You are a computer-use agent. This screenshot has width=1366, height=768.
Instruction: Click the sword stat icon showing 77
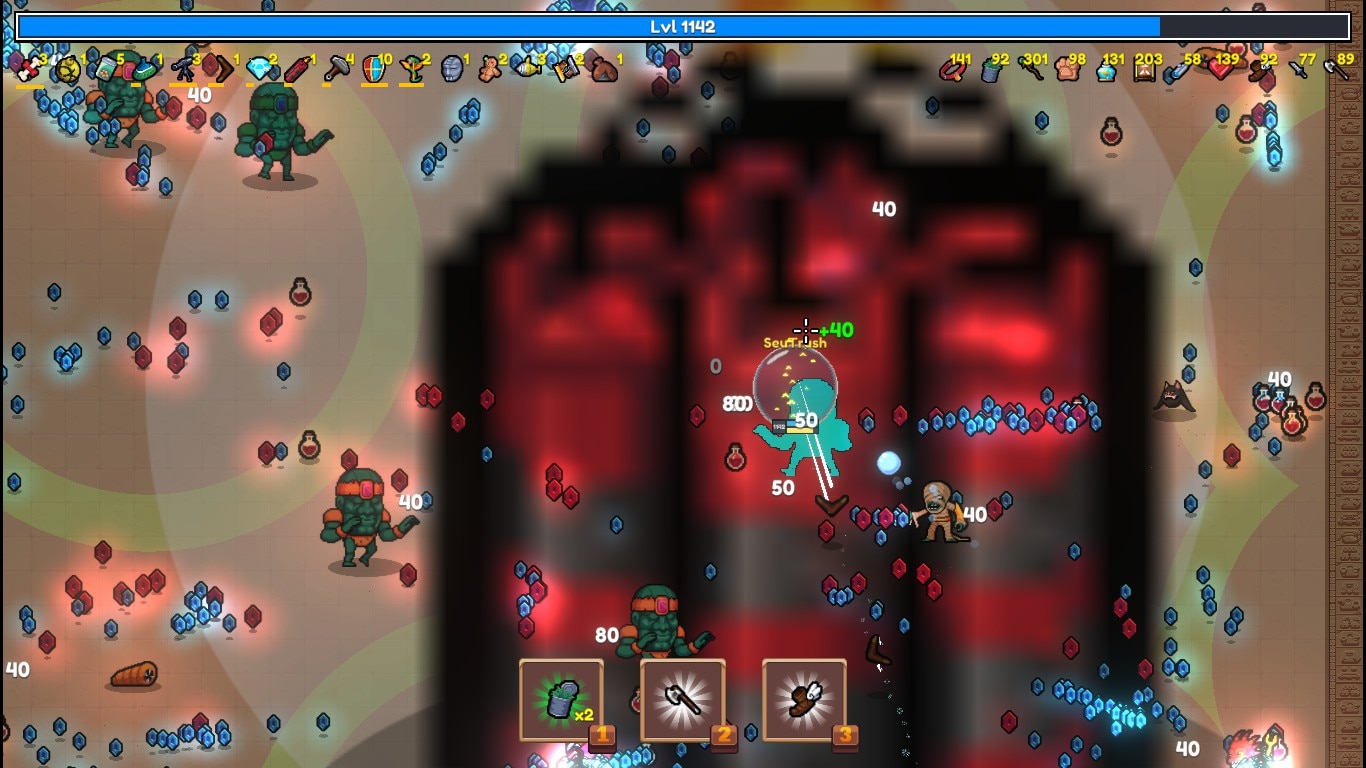pyautogui.click(x=1297, y=69)
